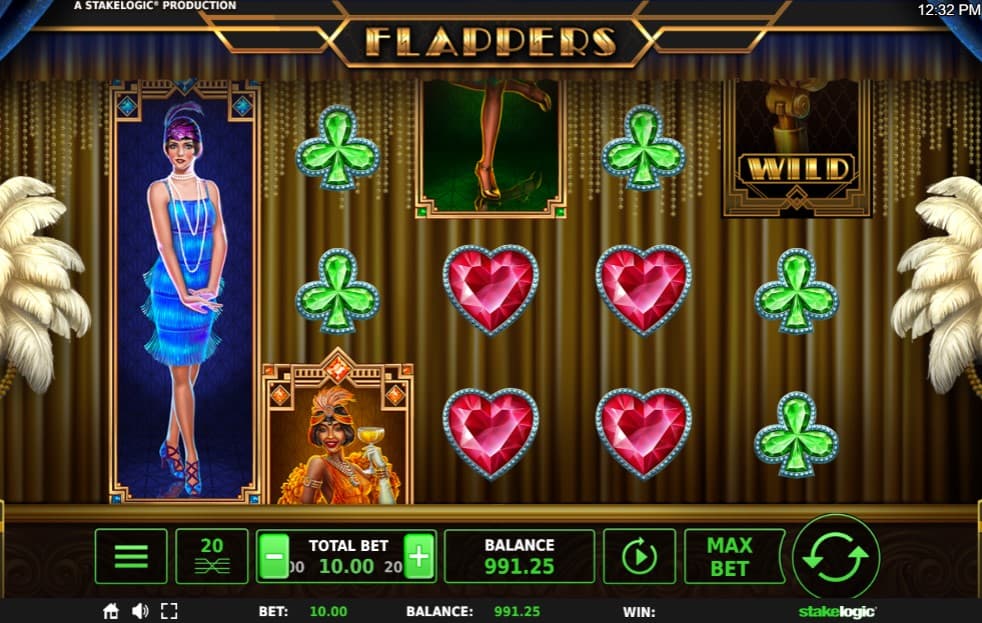Activate the autoplay button

(x=639, y=556)
